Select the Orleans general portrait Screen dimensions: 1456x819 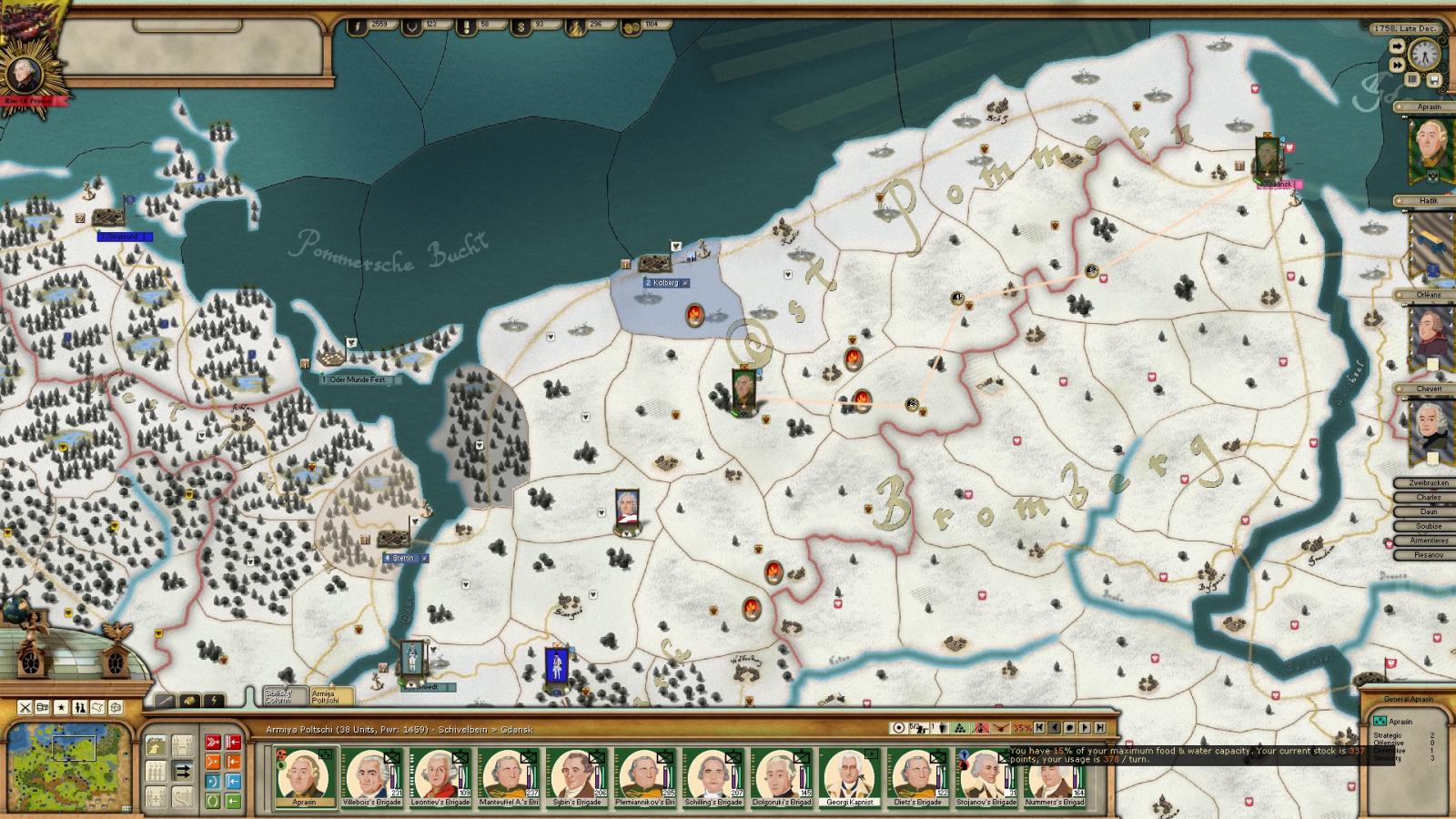(x=1430, y=338)
